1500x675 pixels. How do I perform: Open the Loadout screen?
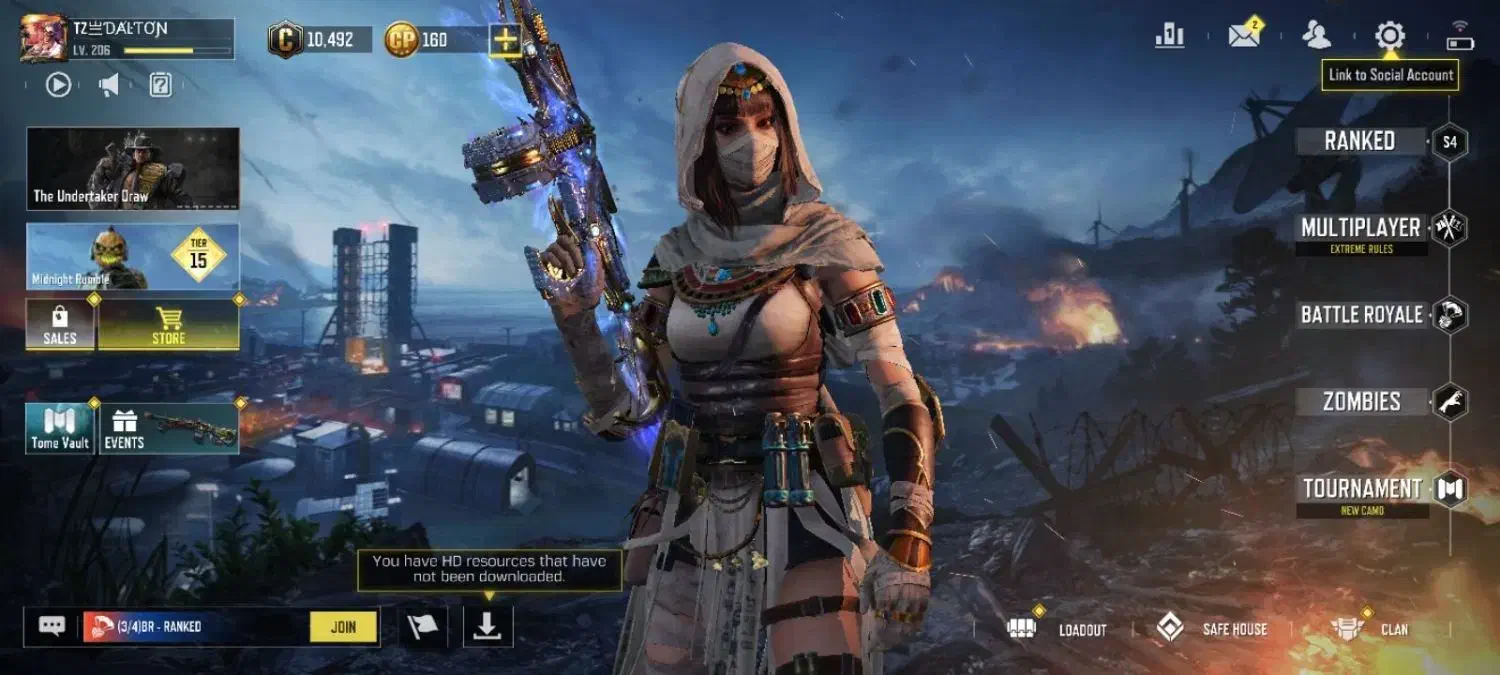click(1064, 629)
